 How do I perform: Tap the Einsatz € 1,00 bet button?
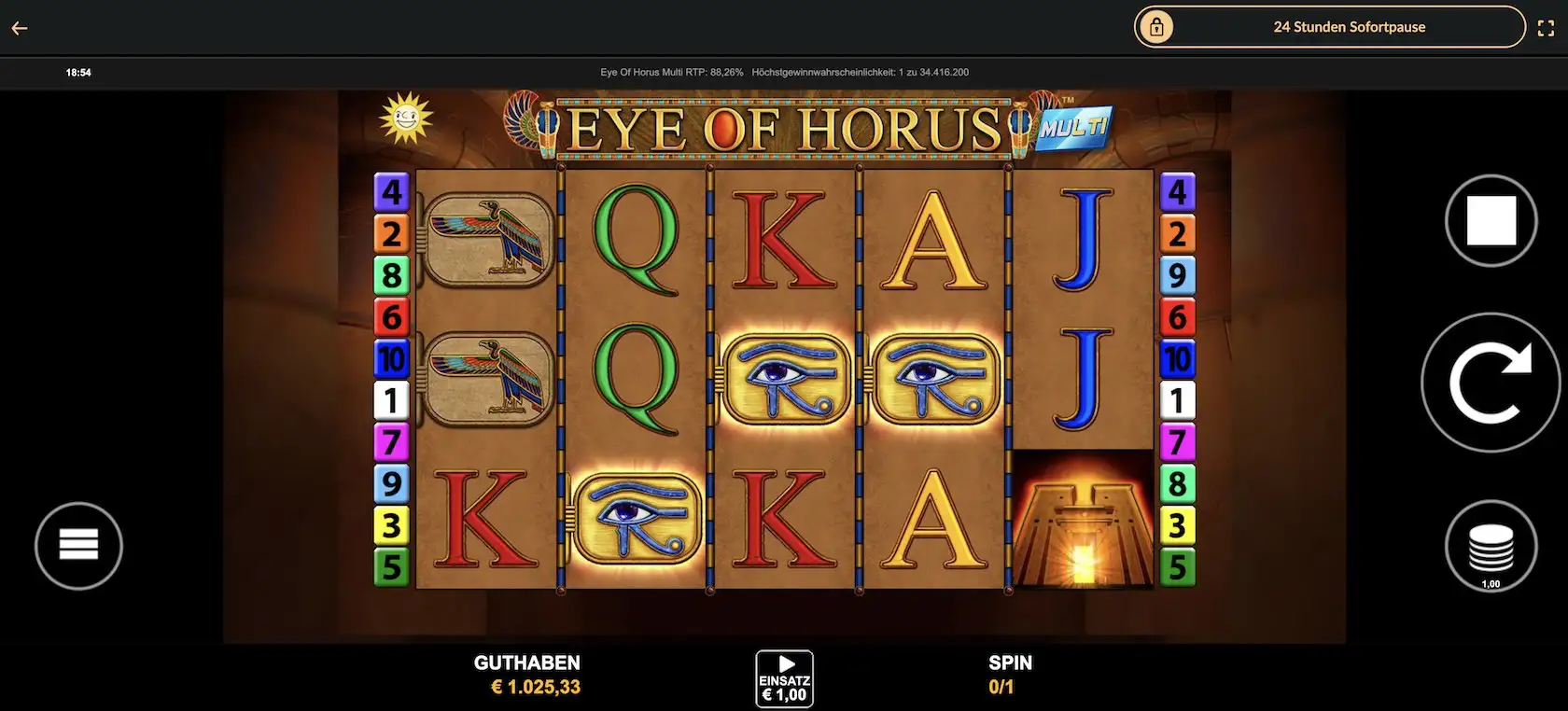point(784,678)
